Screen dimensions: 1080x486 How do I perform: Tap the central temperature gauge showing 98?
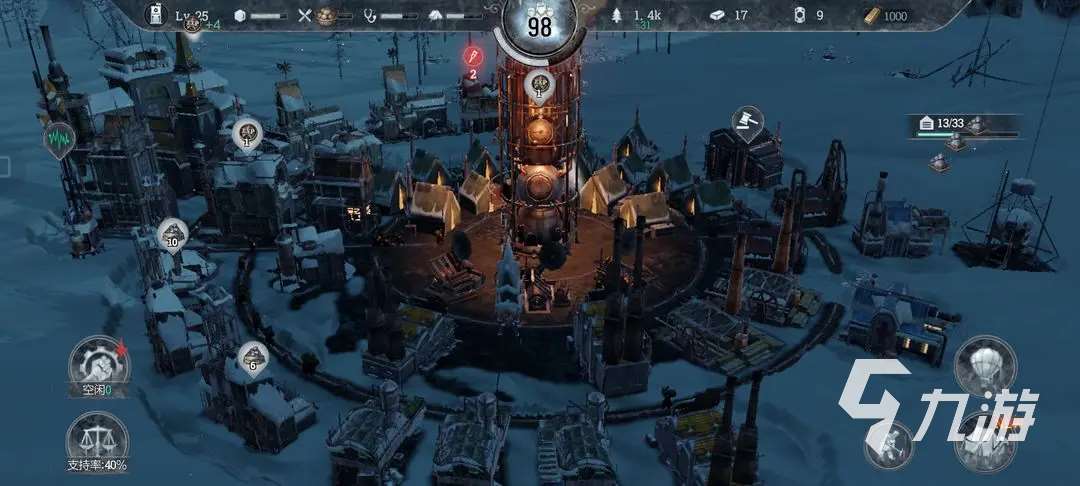click(540, 26)
